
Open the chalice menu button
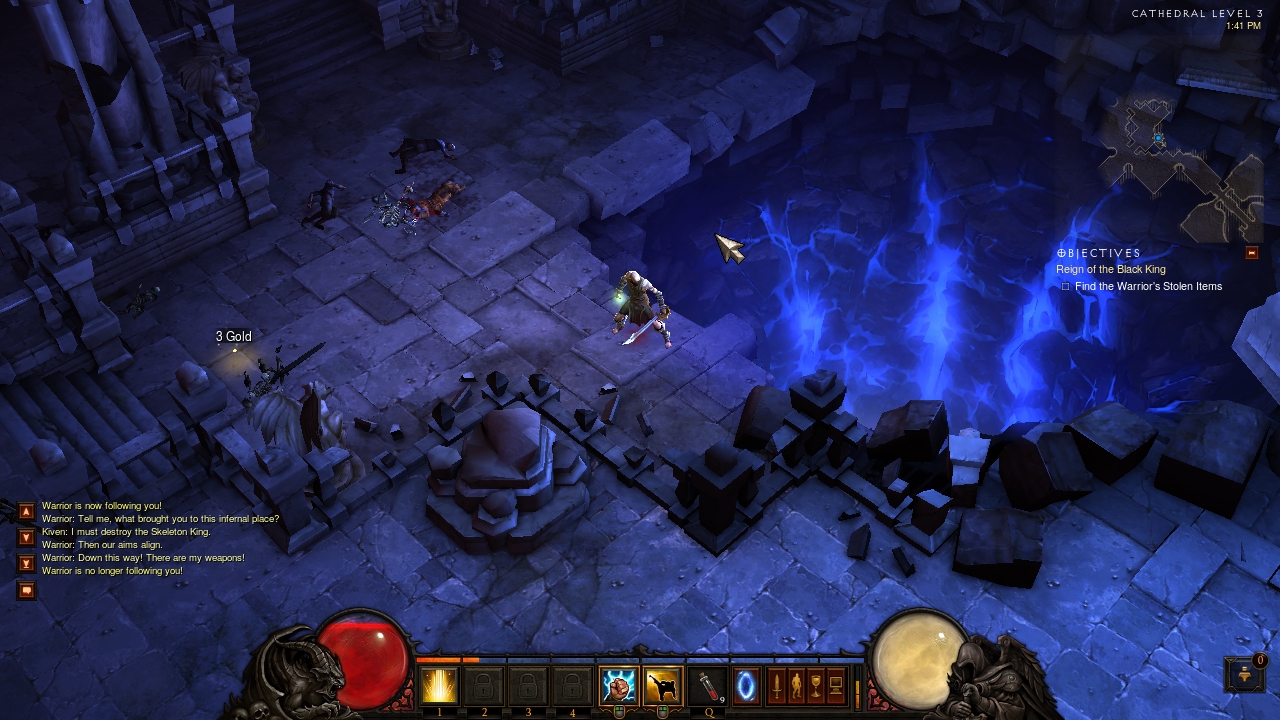816,686
